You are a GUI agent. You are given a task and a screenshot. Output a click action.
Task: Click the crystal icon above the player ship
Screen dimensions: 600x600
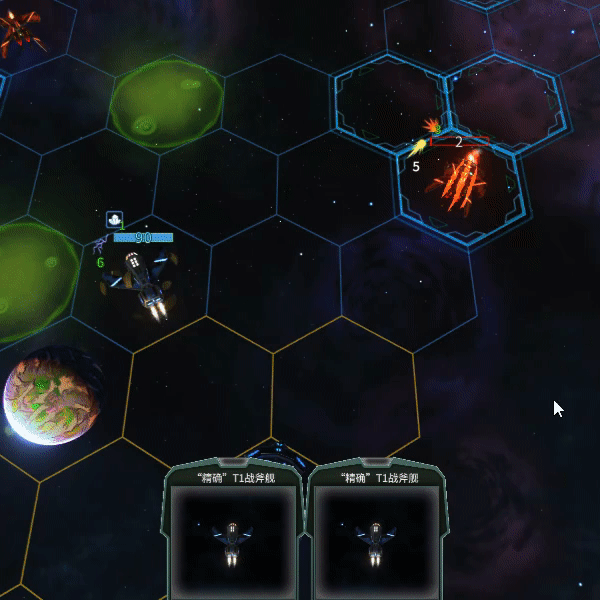click(115, 218)
